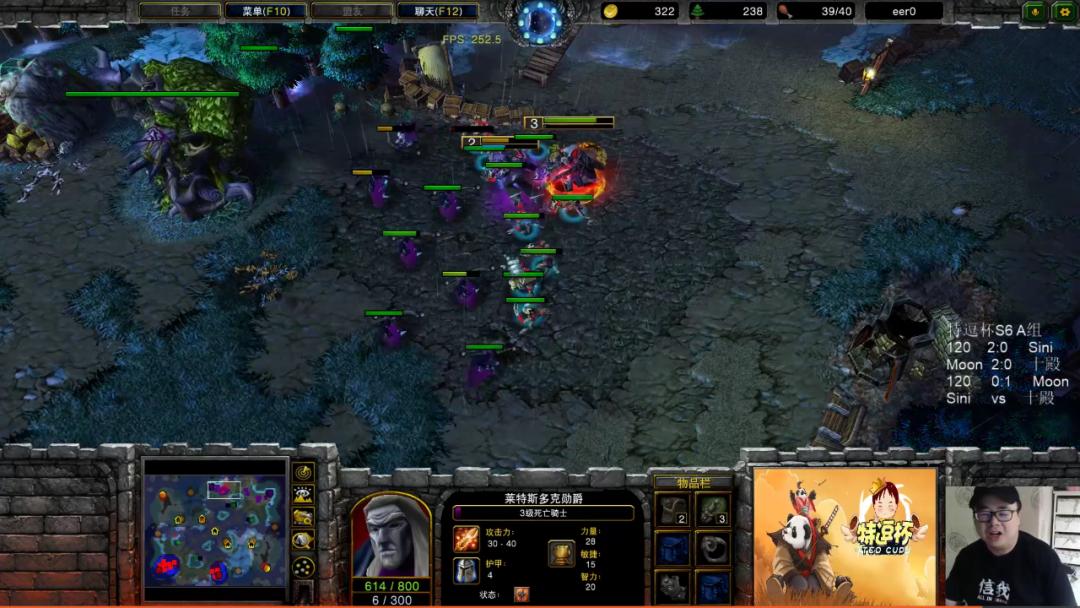Use the inventory item with 3 charges
The image size is (1080, 608).
[712, 509]
